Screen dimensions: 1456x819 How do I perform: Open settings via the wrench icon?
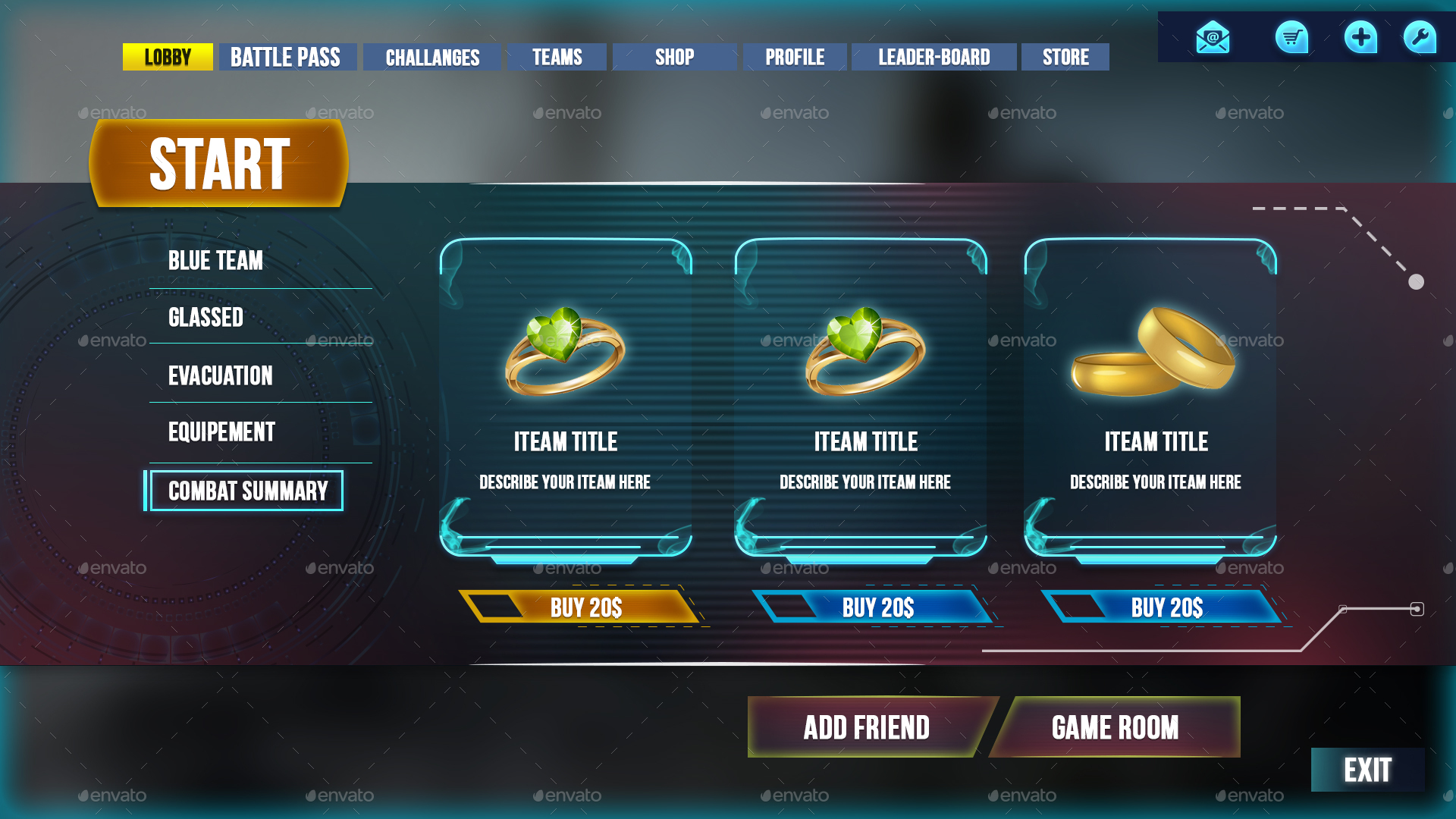click(1420, 36)
